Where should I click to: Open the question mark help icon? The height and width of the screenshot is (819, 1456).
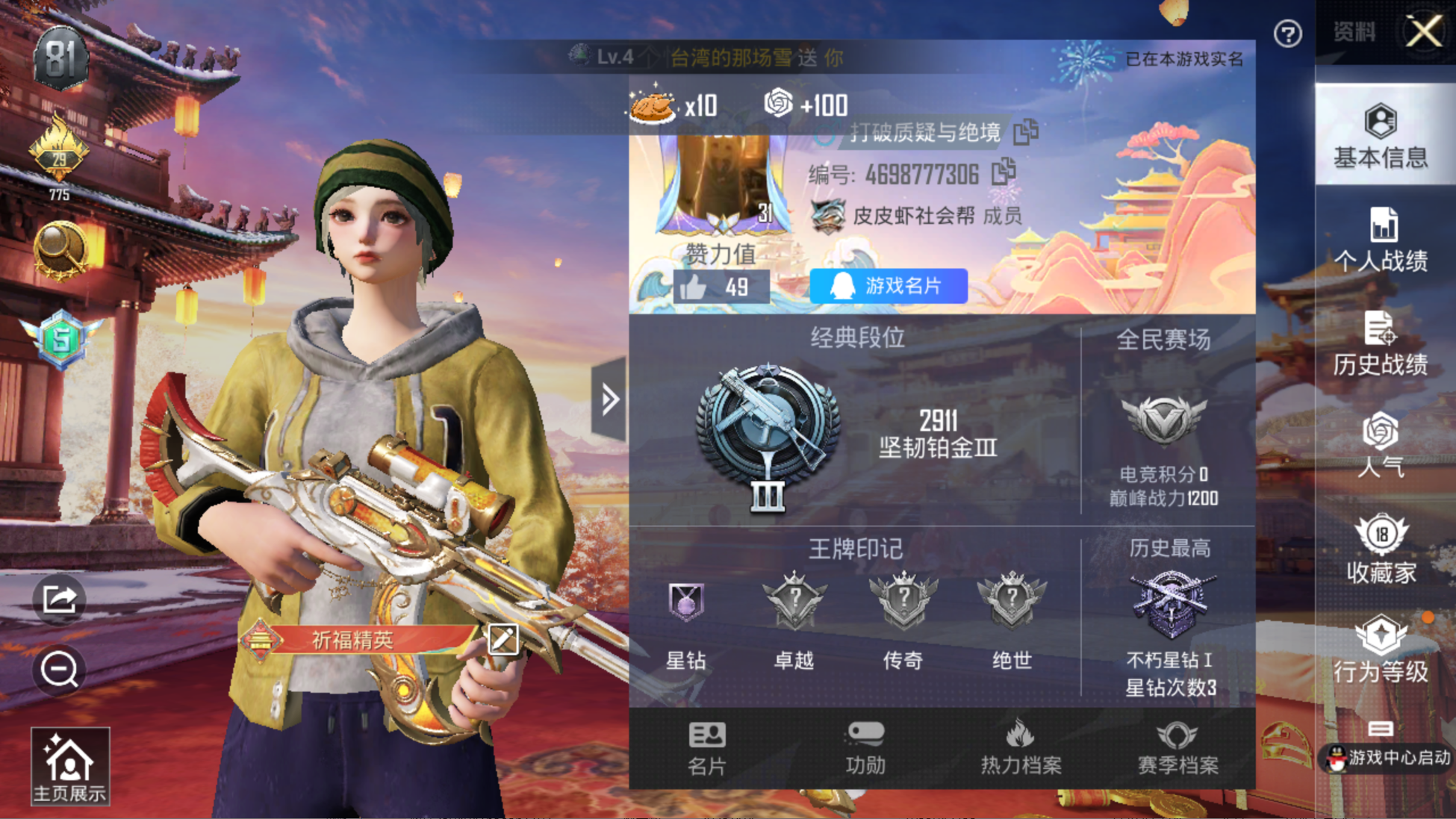(1288, 34)
